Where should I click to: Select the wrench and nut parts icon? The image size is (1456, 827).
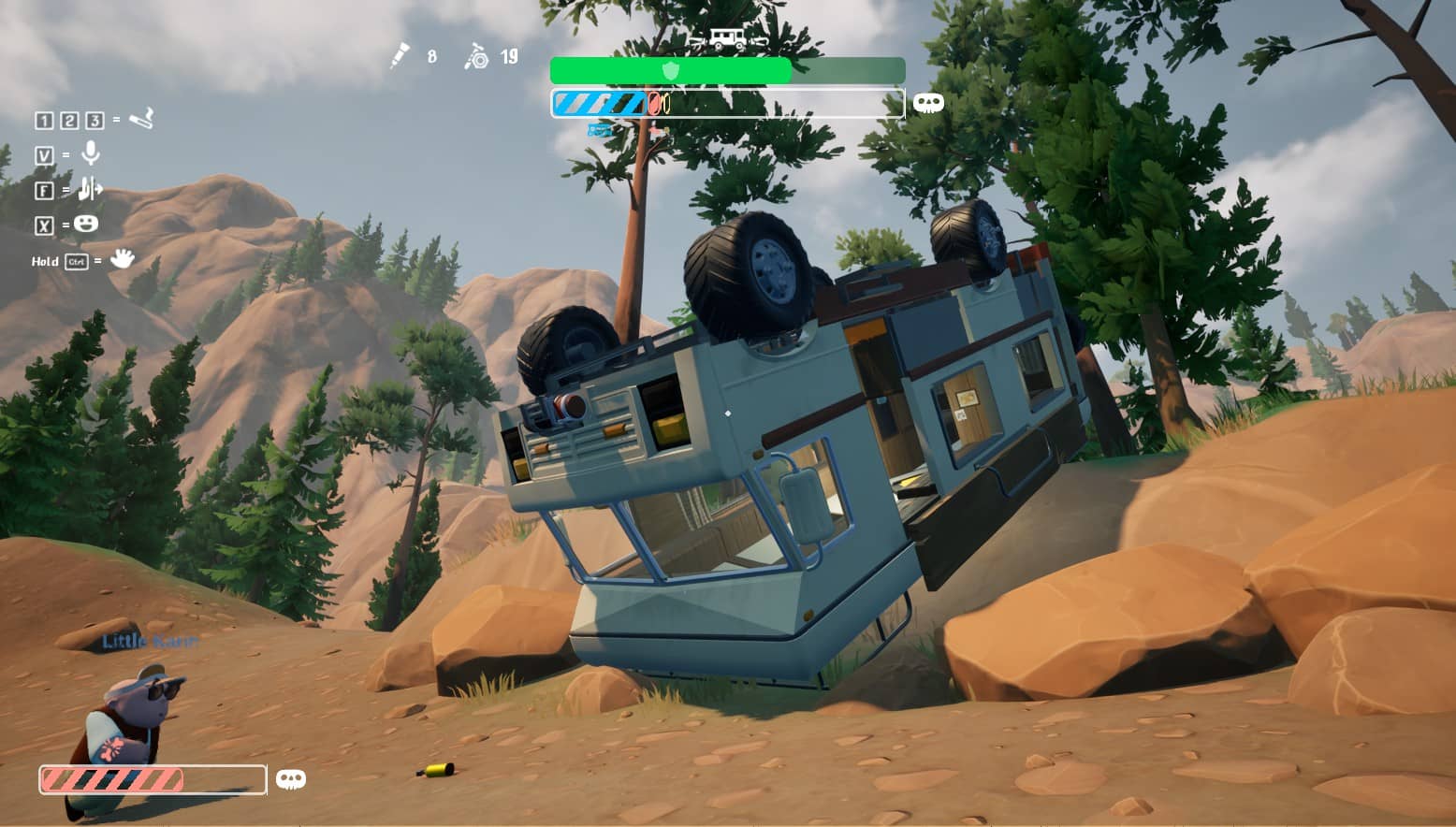click(476, 58)
